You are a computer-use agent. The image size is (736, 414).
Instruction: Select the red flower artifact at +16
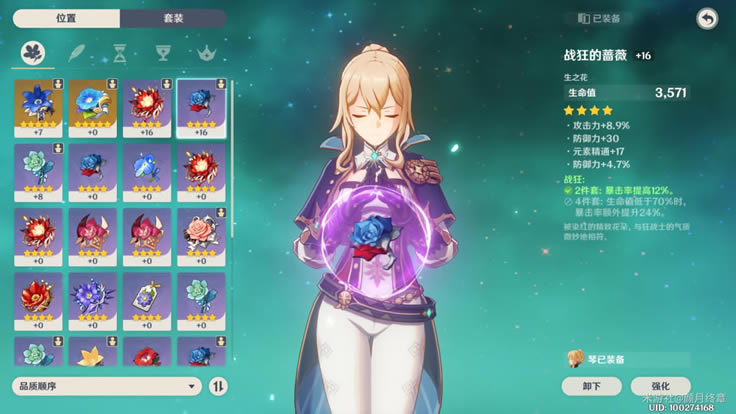147,107
